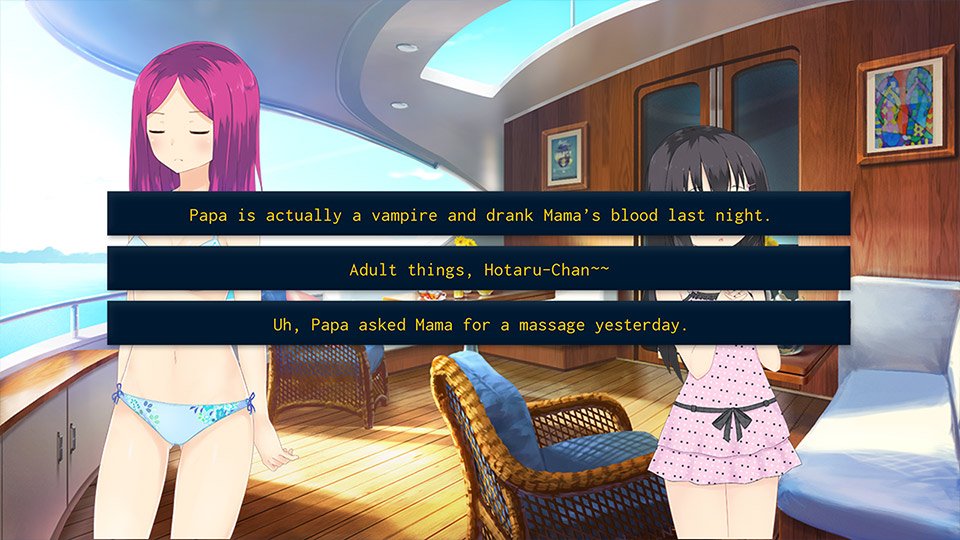The height and width of the screenshot is (540, 960).
Task: Select "Adult things, Hotaru-Chan~~" reply
Action: pos(479,269)
